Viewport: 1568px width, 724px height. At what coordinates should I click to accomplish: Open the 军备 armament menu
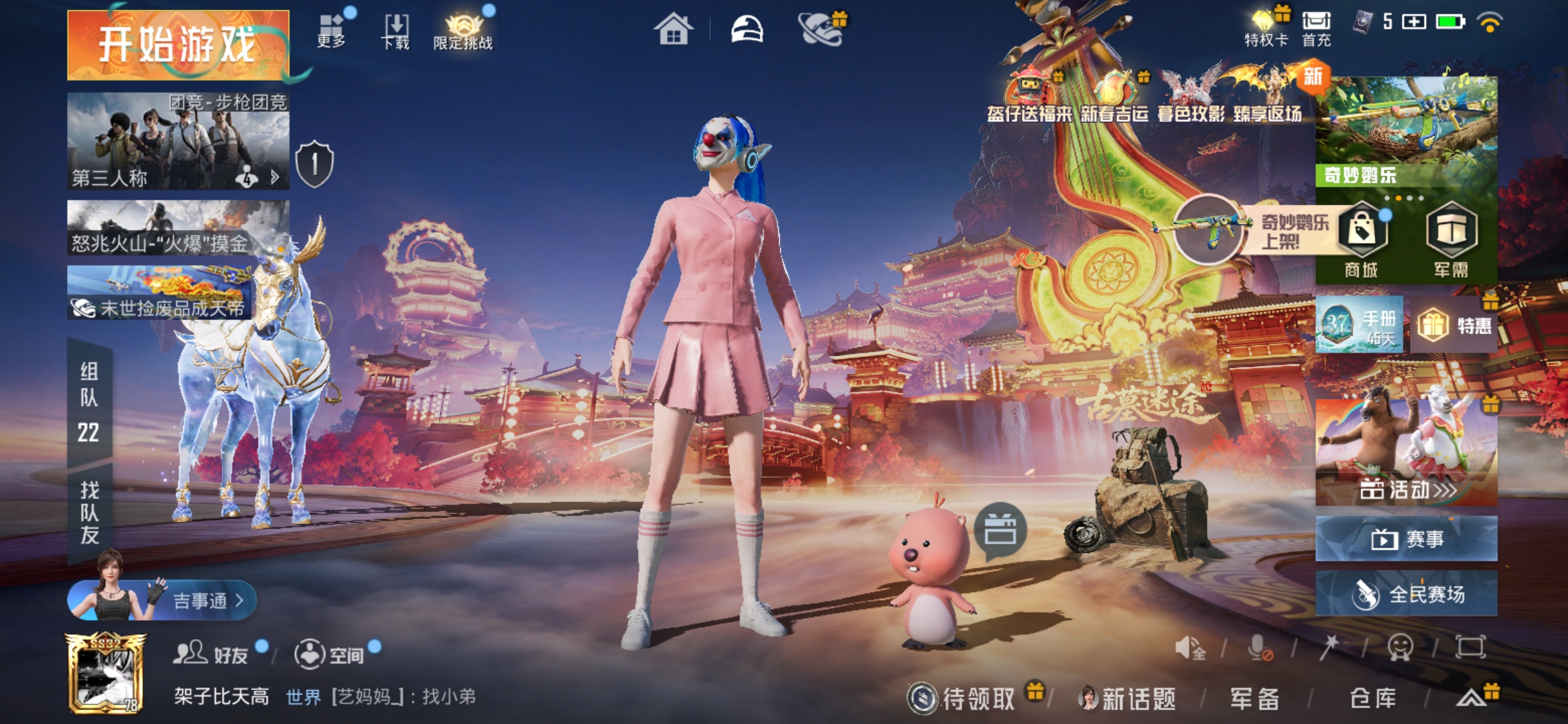(1254, 699)
